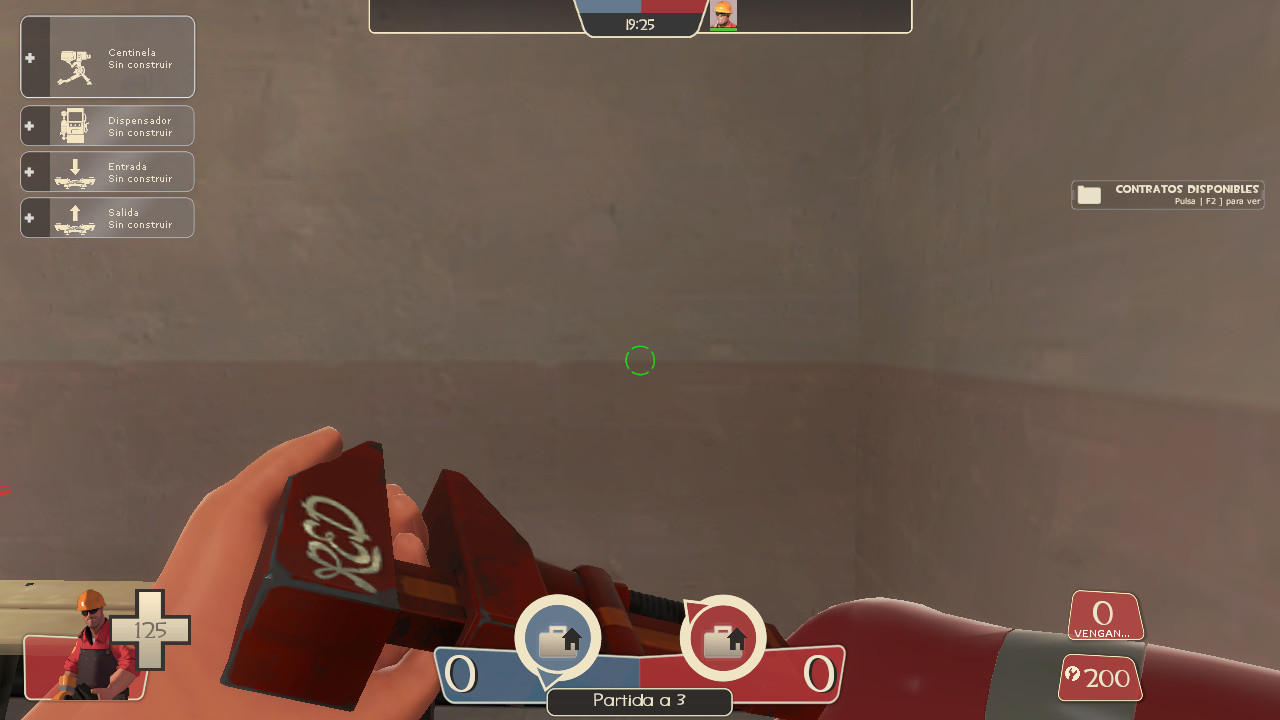The height and width of the screenshot is (720, 1280).
Task: Click the blue team briefcase intel icon
Action: (x=558, y=637)
